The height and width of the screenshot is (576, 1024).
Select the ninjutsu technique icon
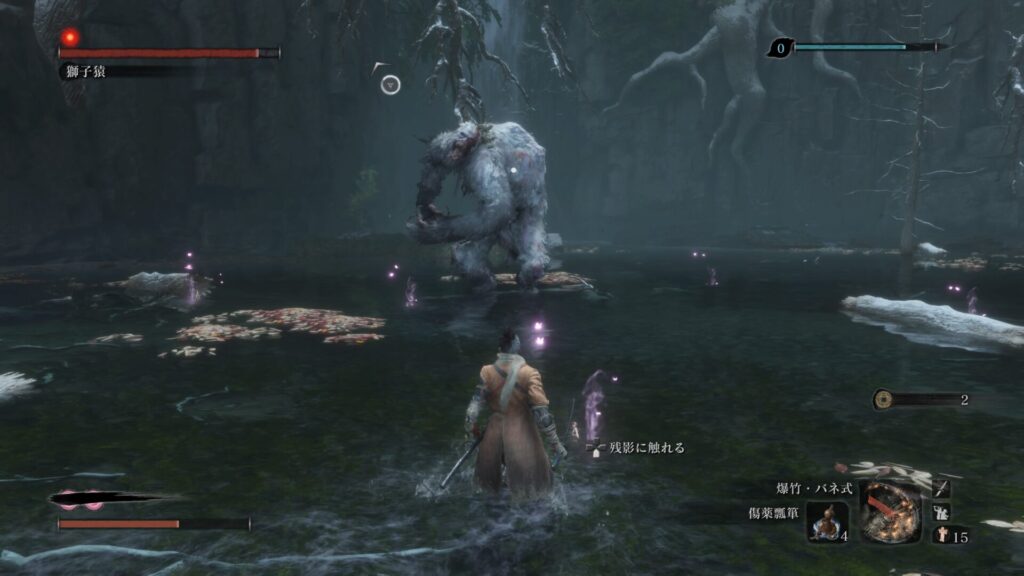[941, 512]
